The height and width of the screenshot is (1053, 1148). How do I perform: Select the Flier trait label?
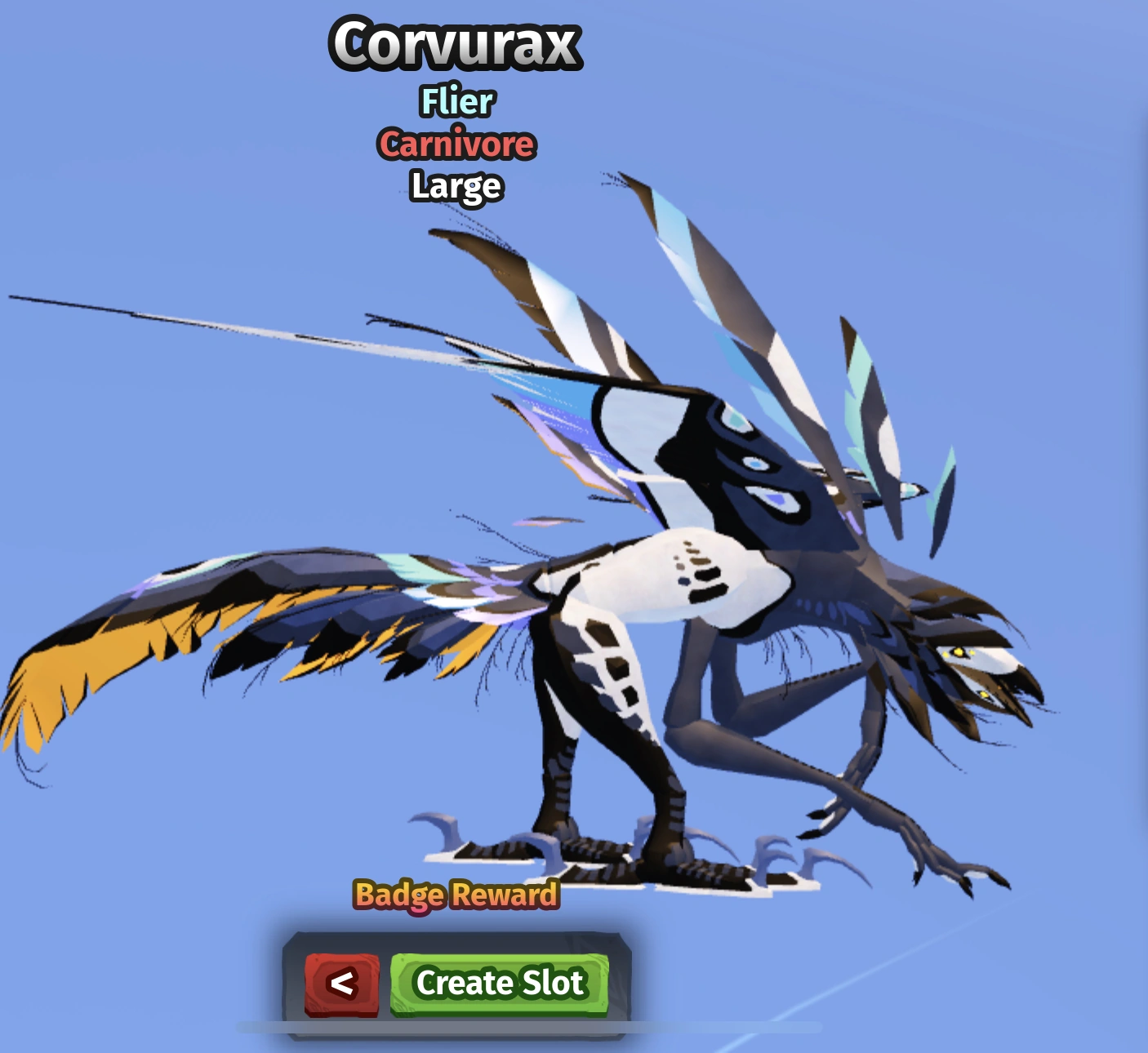point(456,101)
